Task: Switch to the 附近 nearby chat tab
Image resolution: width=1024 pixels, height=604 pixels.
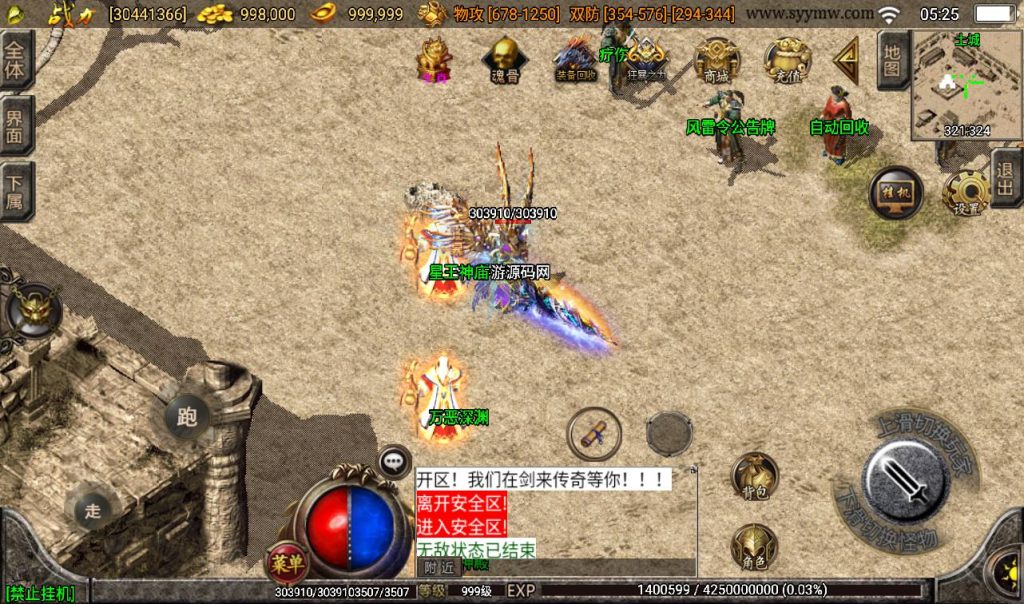Action: (435, 567)
